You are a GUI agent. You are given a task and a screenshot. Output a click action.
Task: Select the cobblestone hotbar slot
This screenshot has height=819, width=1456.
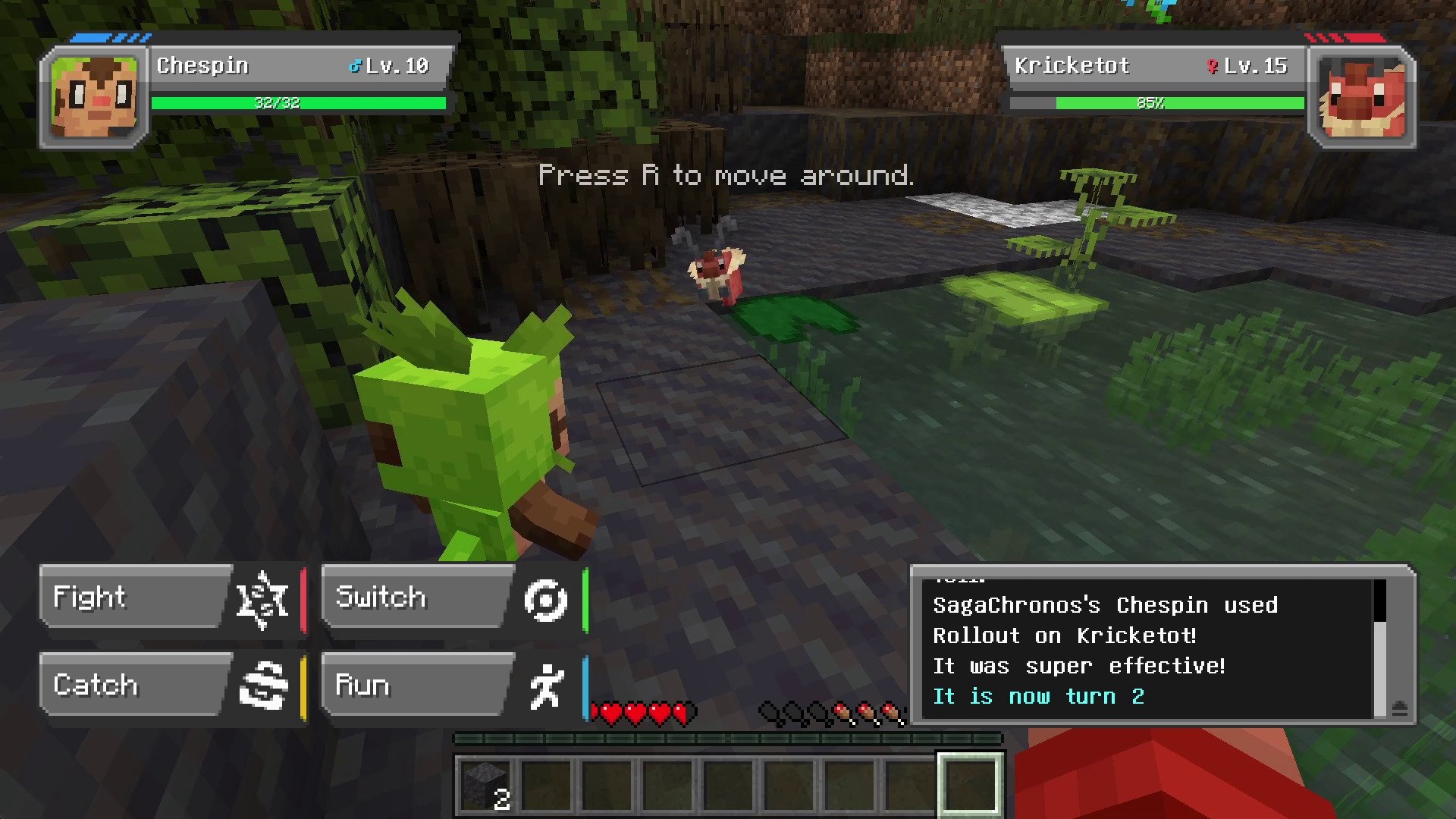(485, 784)
